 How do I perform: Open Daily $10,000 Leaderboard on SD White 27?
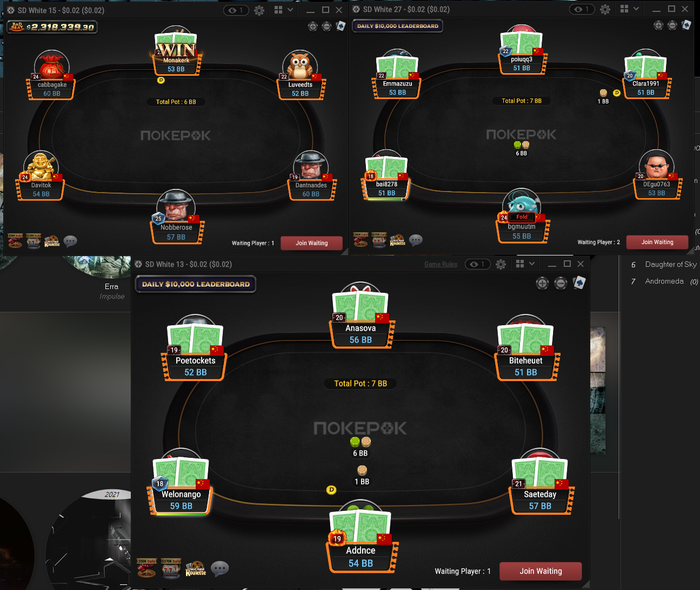point(397,26)
